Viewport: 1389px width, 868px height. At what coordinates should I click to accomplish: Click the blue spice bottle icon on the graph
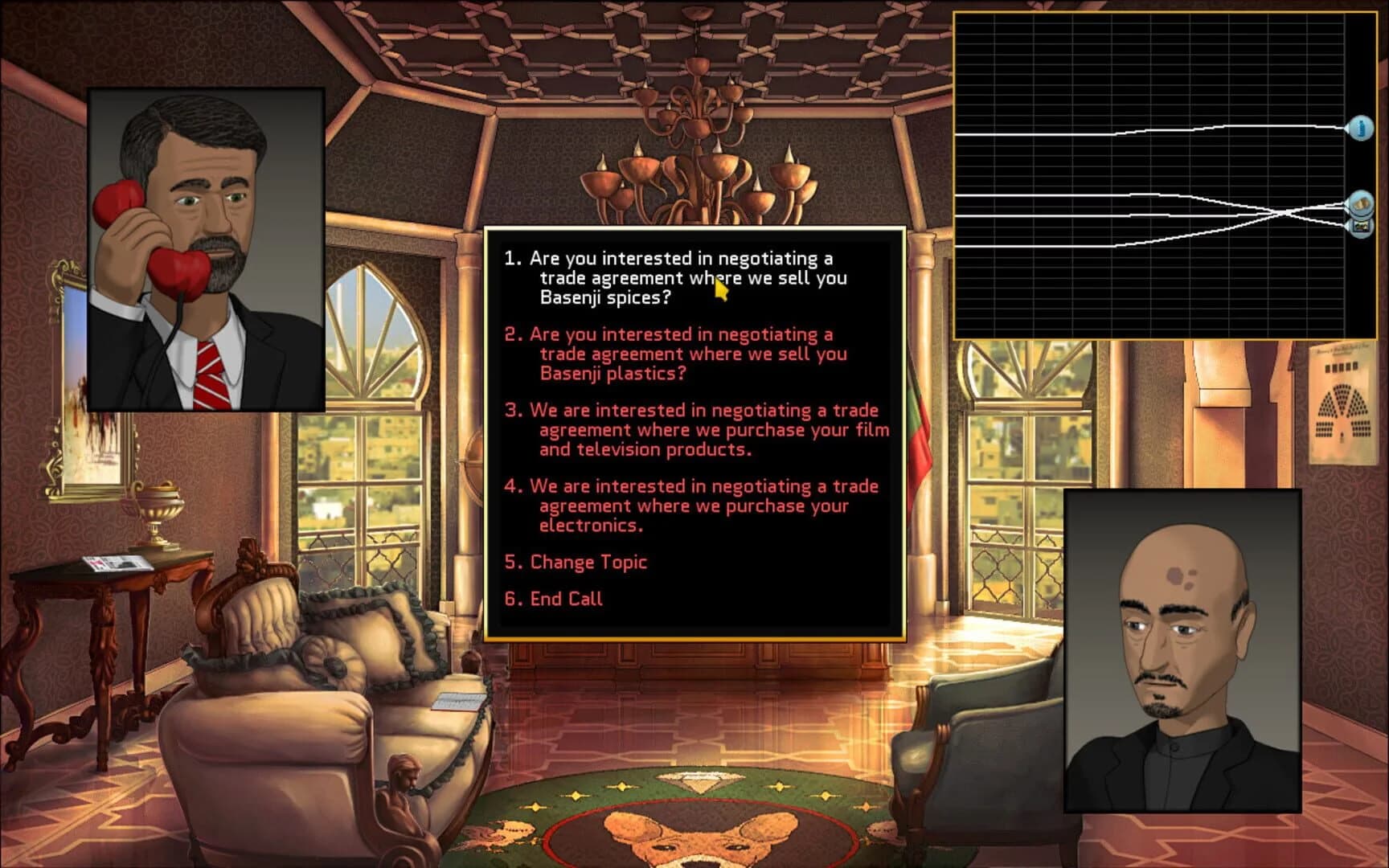1361,129
